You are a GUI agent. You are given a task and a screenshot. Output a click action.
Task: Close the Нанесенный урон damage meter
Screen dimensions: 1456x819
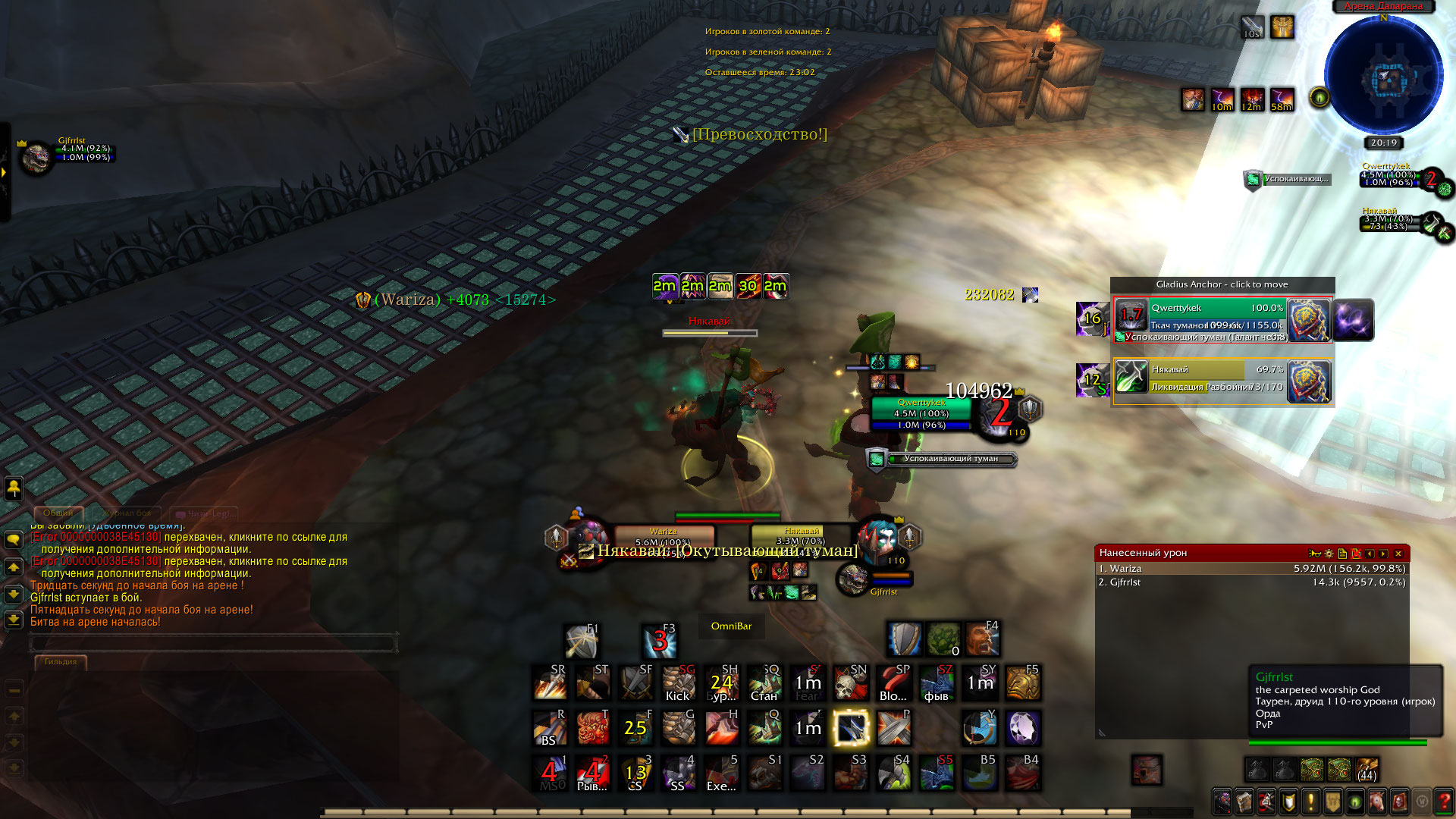click(1398, 554)
